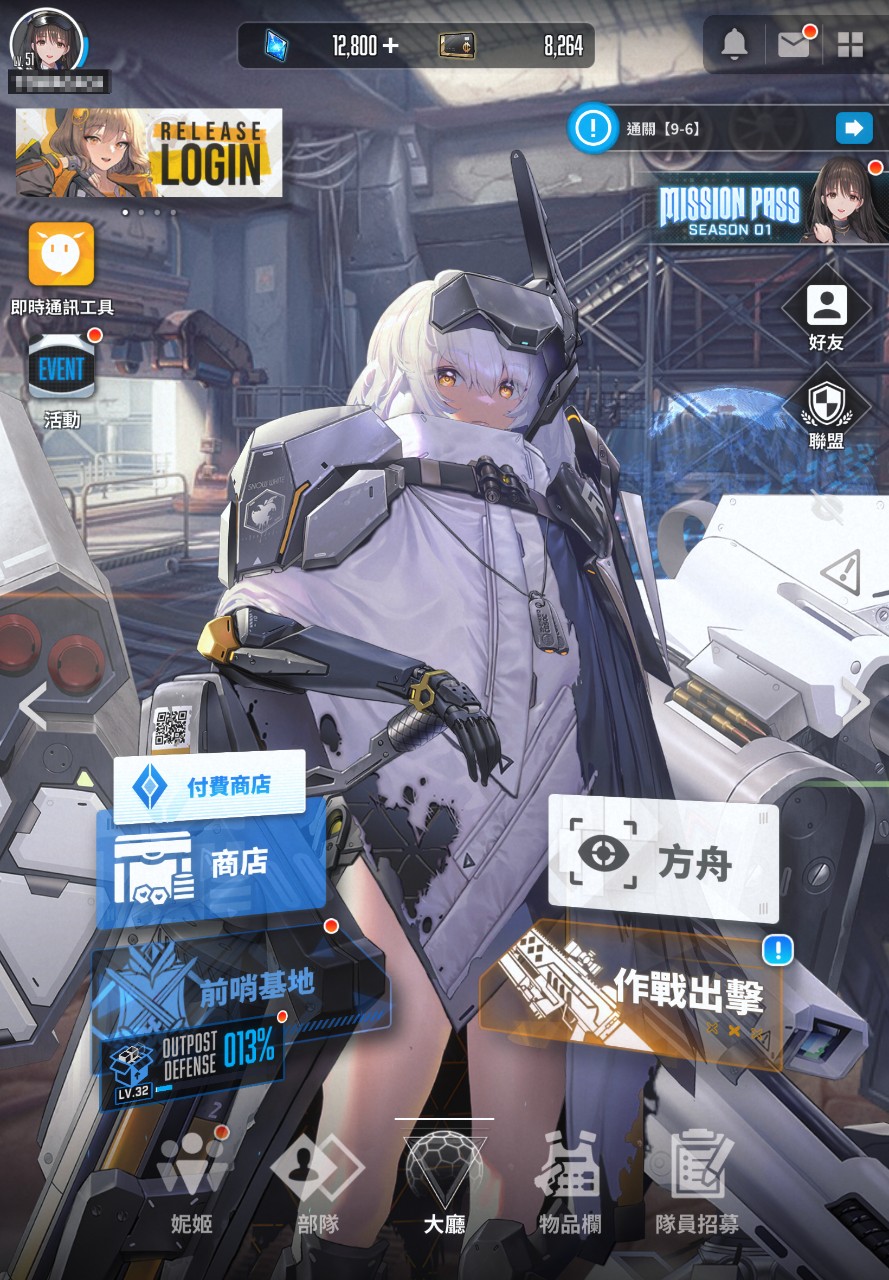Open the player profile avatar

[x=46, y=40]
